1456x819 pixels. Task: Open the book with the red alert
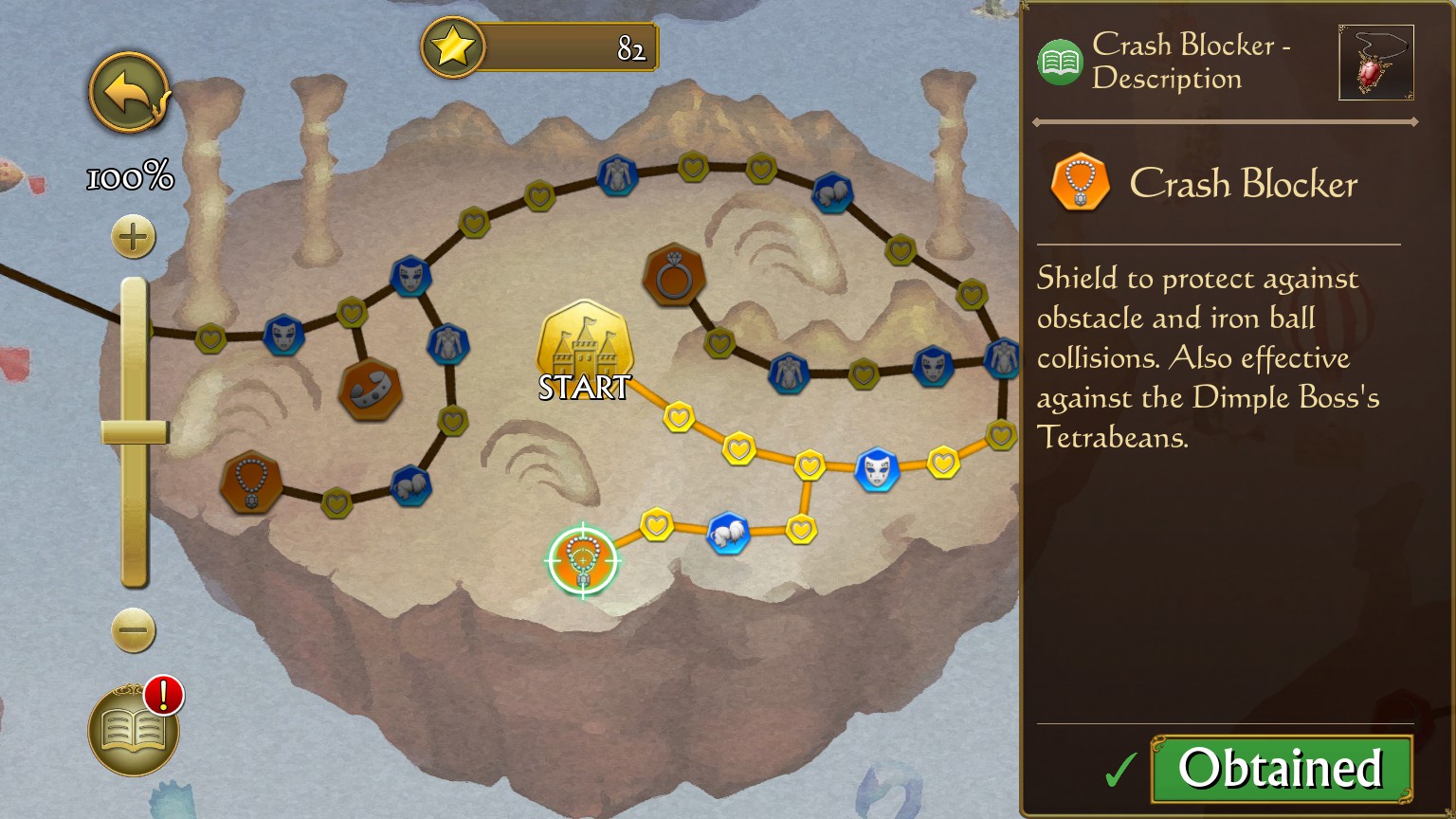point(134,730)
